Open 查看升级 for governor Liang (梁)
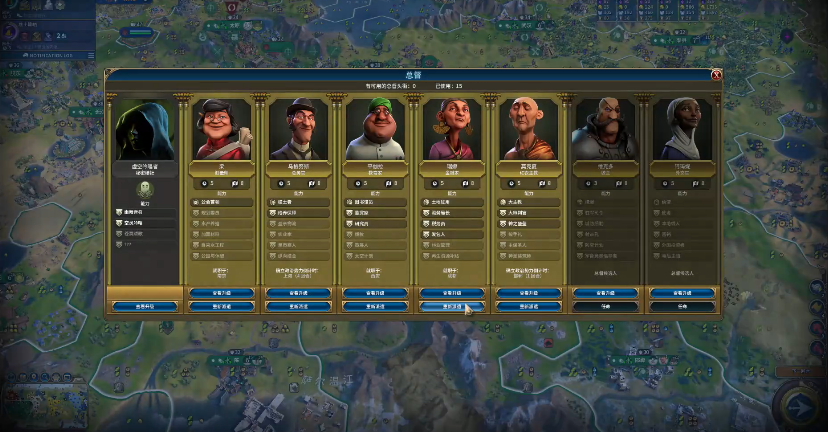The height and width of the screenshot is (432, 828). (221, 293)
